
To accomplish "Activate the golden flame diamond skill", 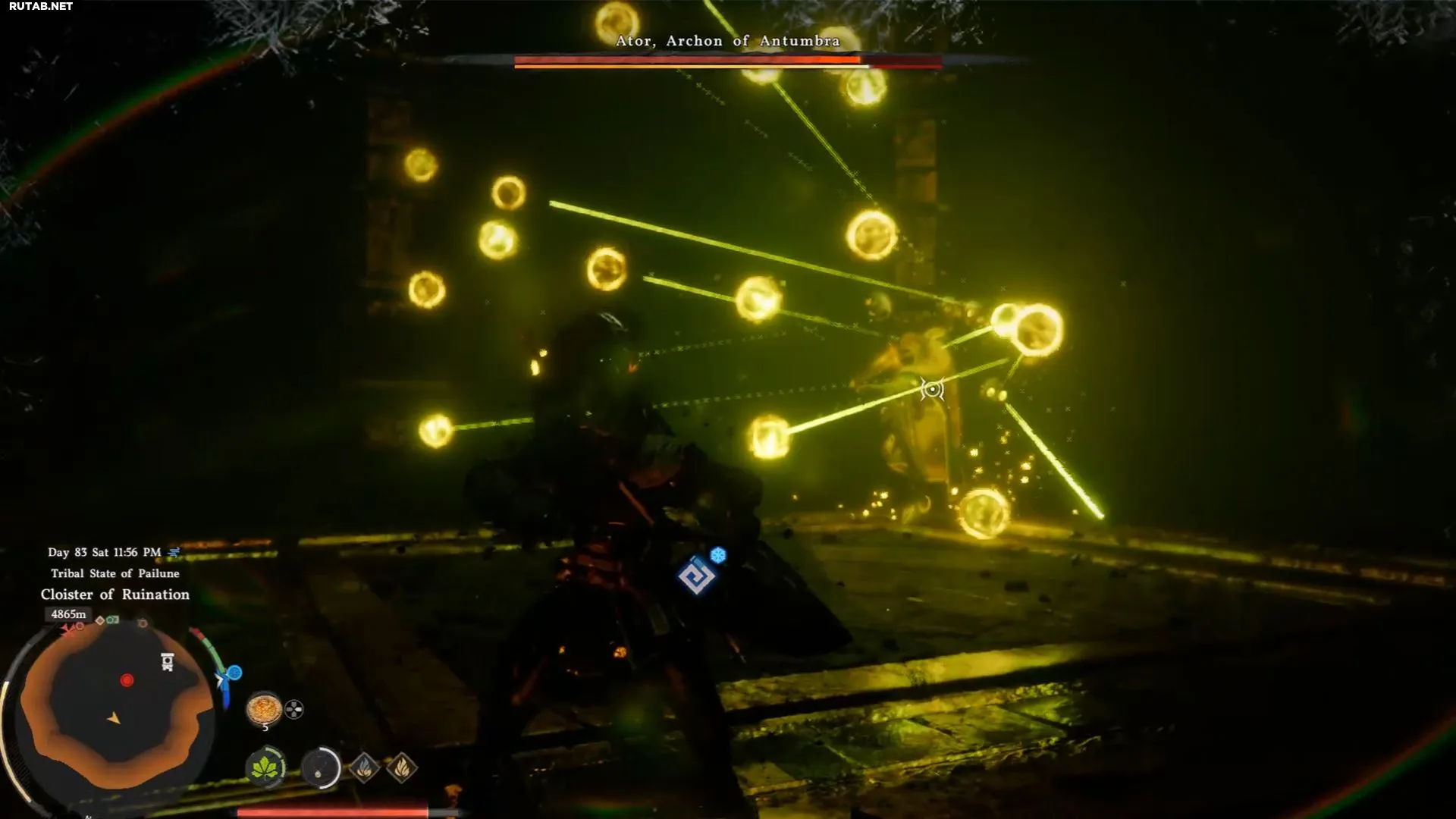I will (402, 768).
